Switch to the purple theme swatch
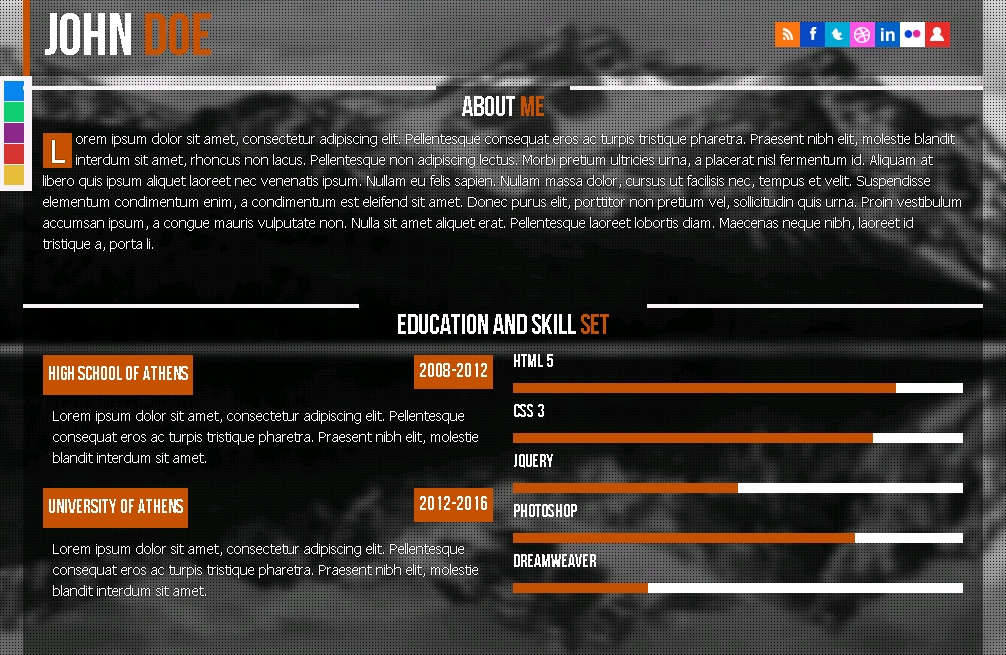 14,133
